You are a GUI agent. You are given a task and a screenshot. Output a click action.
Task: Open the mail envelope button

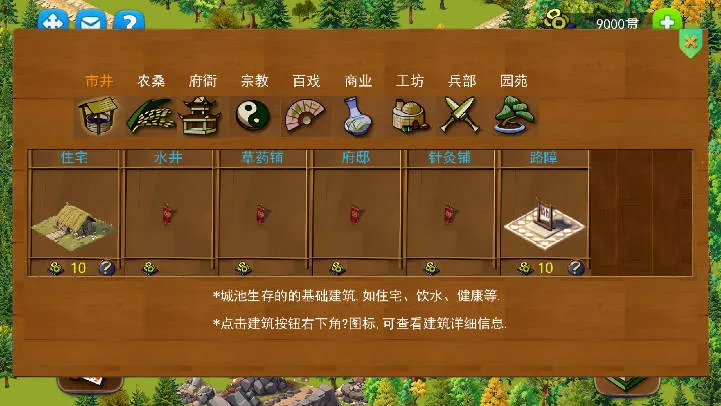click(90, 23)
